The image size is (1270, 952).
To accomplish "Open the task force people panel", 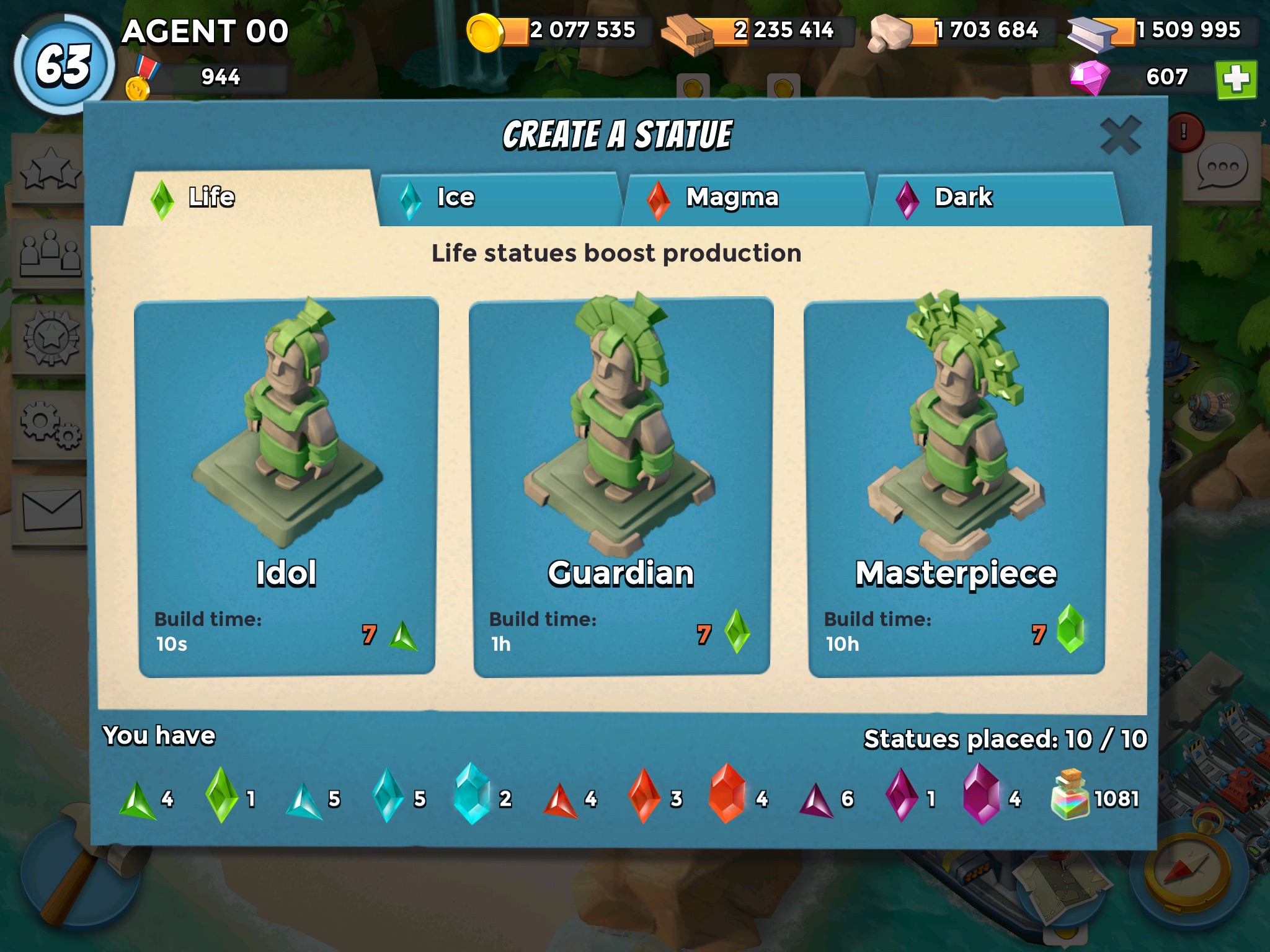I will pyautogui.click(x=50, y=253).
